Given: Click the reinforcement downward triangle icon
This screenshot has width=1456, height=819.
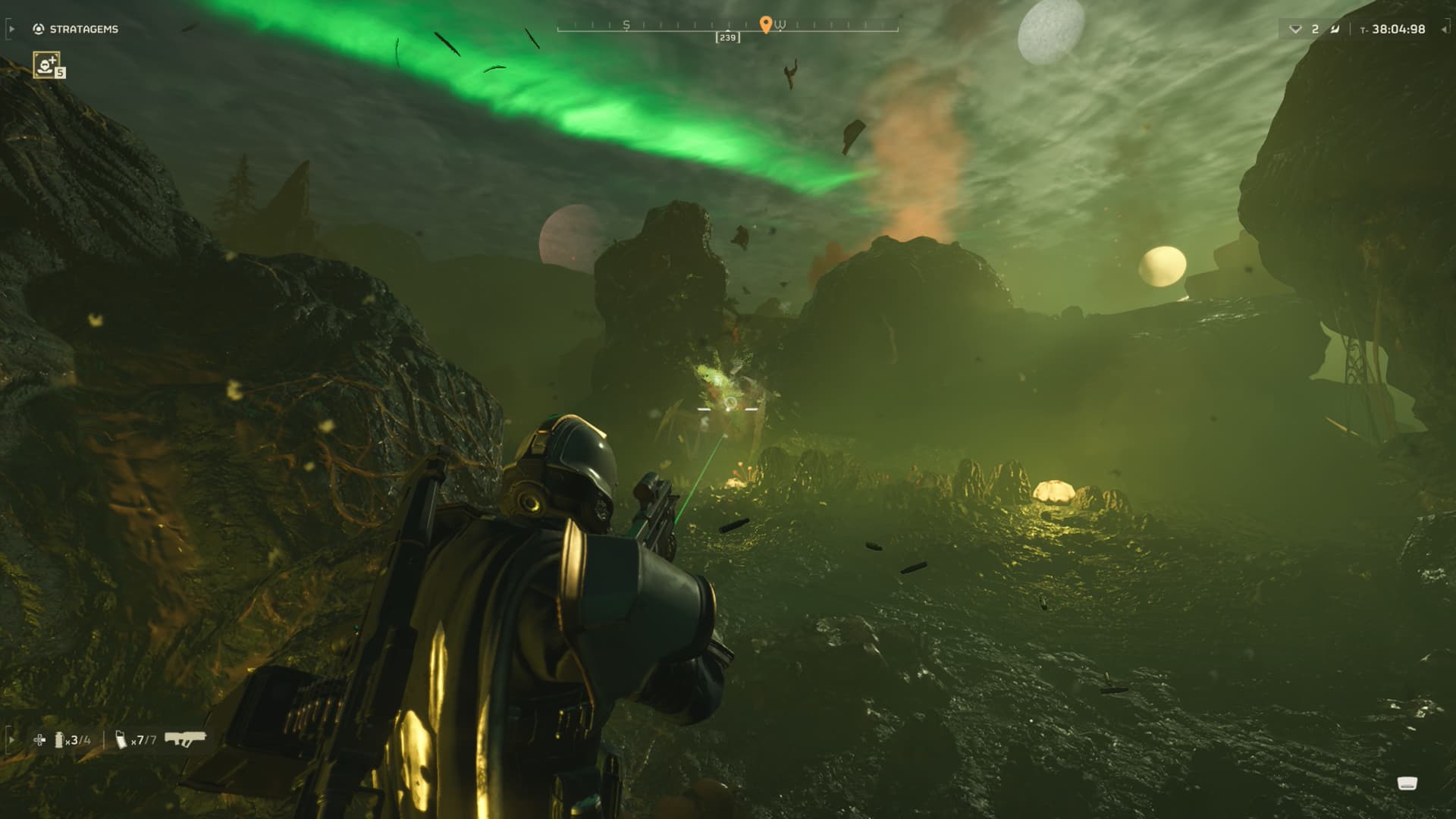Looking at the screenshot, I should 1295,30.
